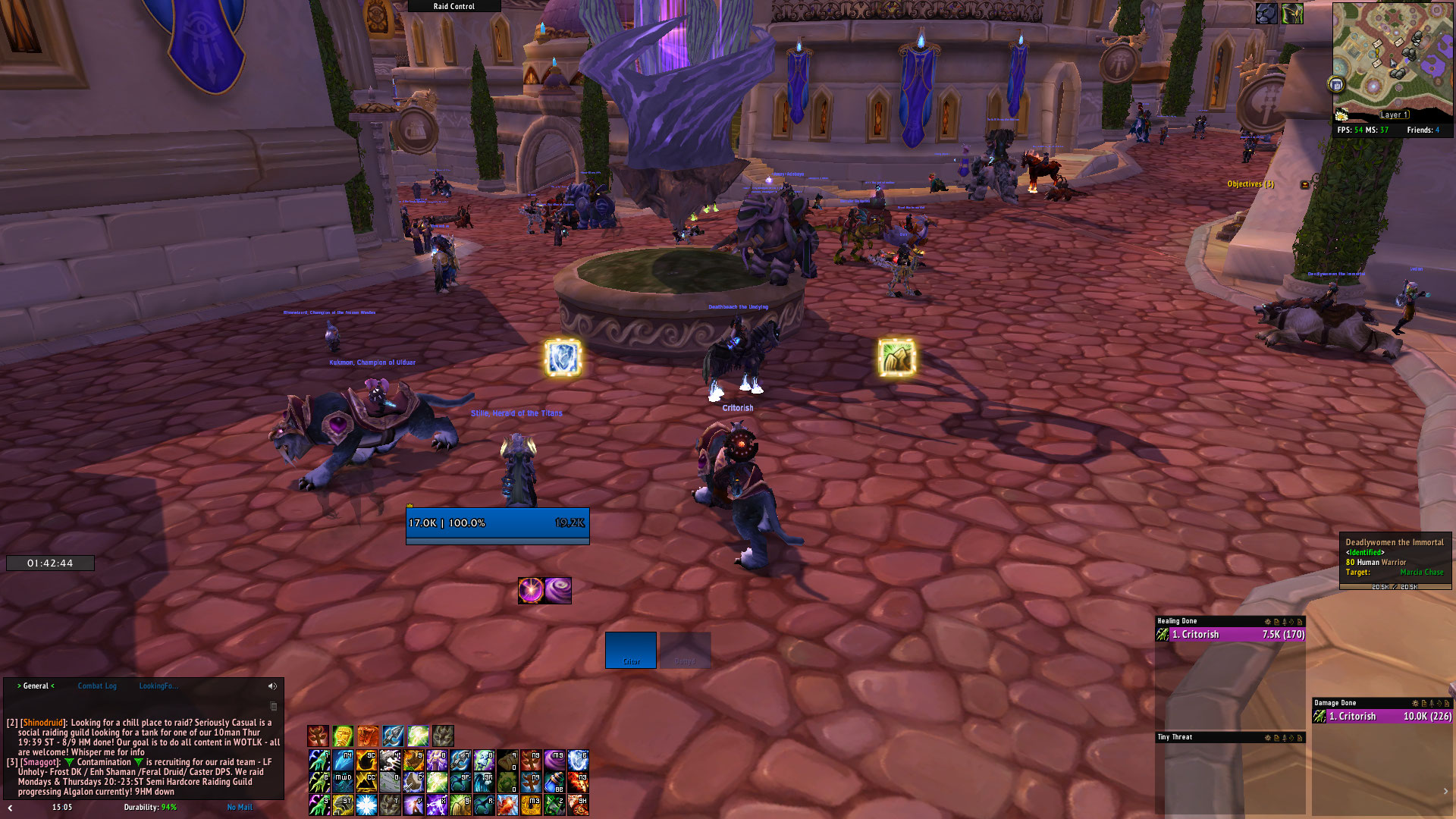Image resolution: width=1456 pixels, height=819 pixels.
Task: Cast the spell bound to key 1
Action: 319,759
